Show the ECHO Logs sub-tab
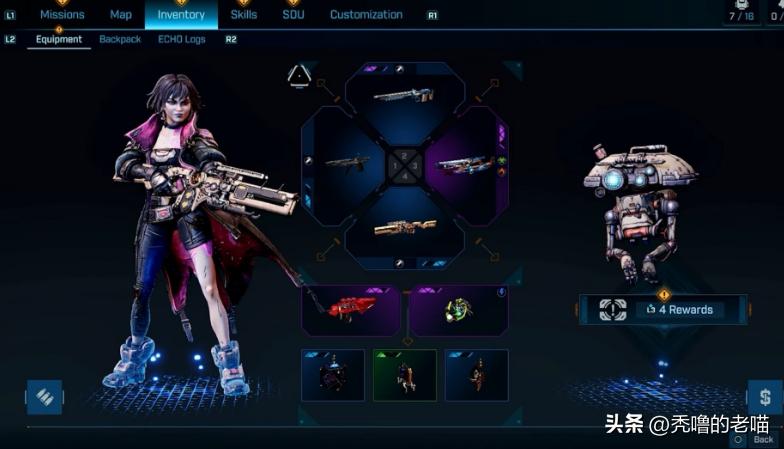 (x=182, y=40)
